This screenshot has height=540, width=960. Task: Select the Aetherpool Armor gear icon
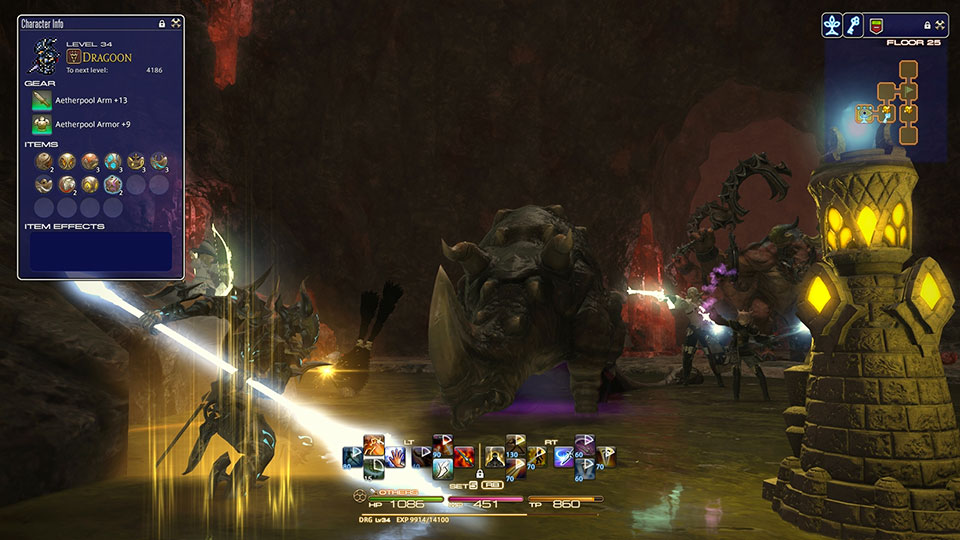42,124
